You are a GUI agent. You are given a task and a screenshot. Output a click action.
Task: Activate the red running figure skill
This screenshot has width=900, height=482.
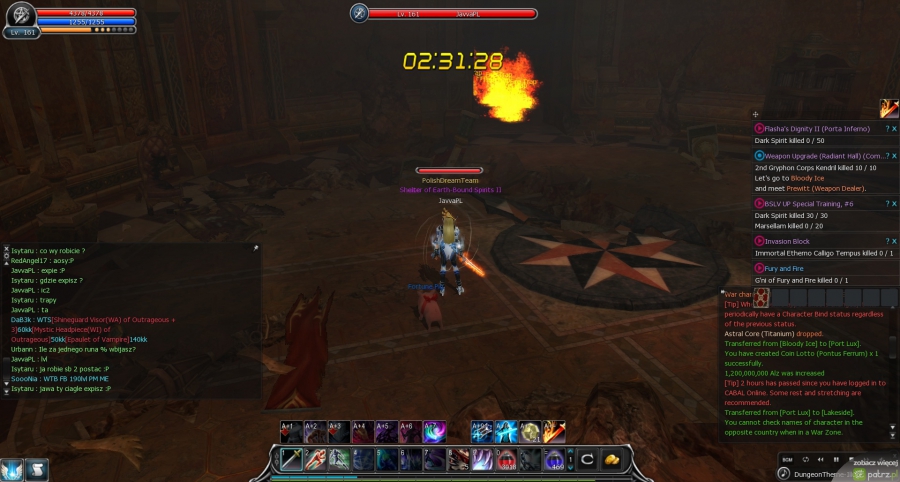[x=313, y=458]
